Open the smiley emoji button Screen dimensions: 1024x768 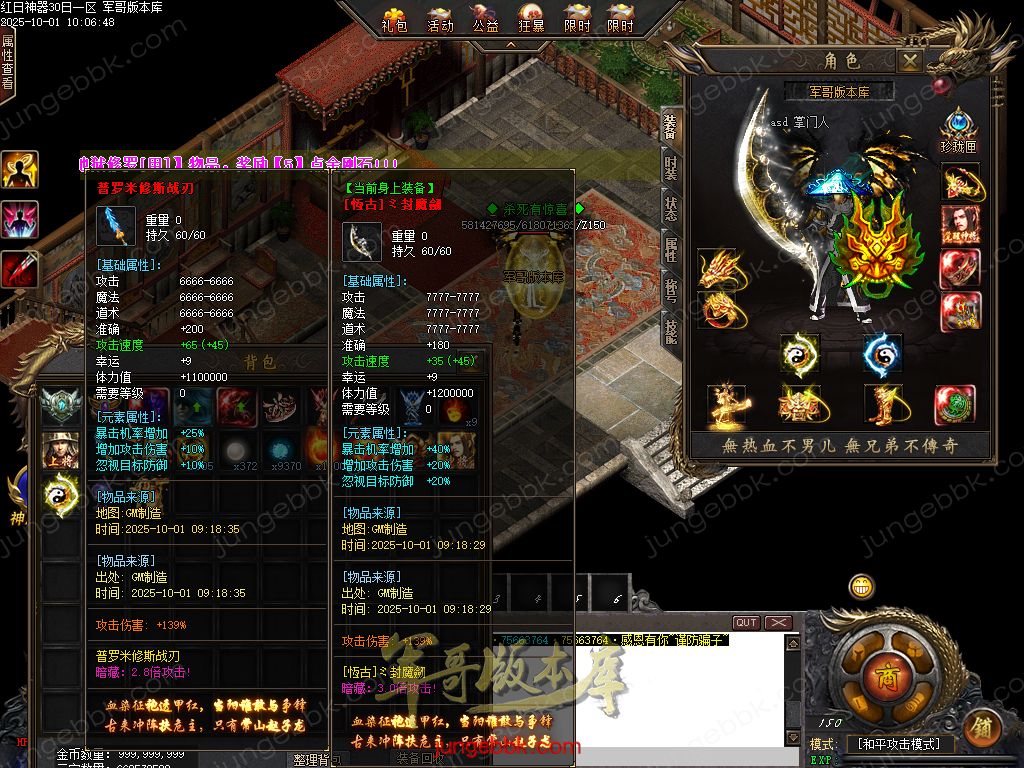861,586
